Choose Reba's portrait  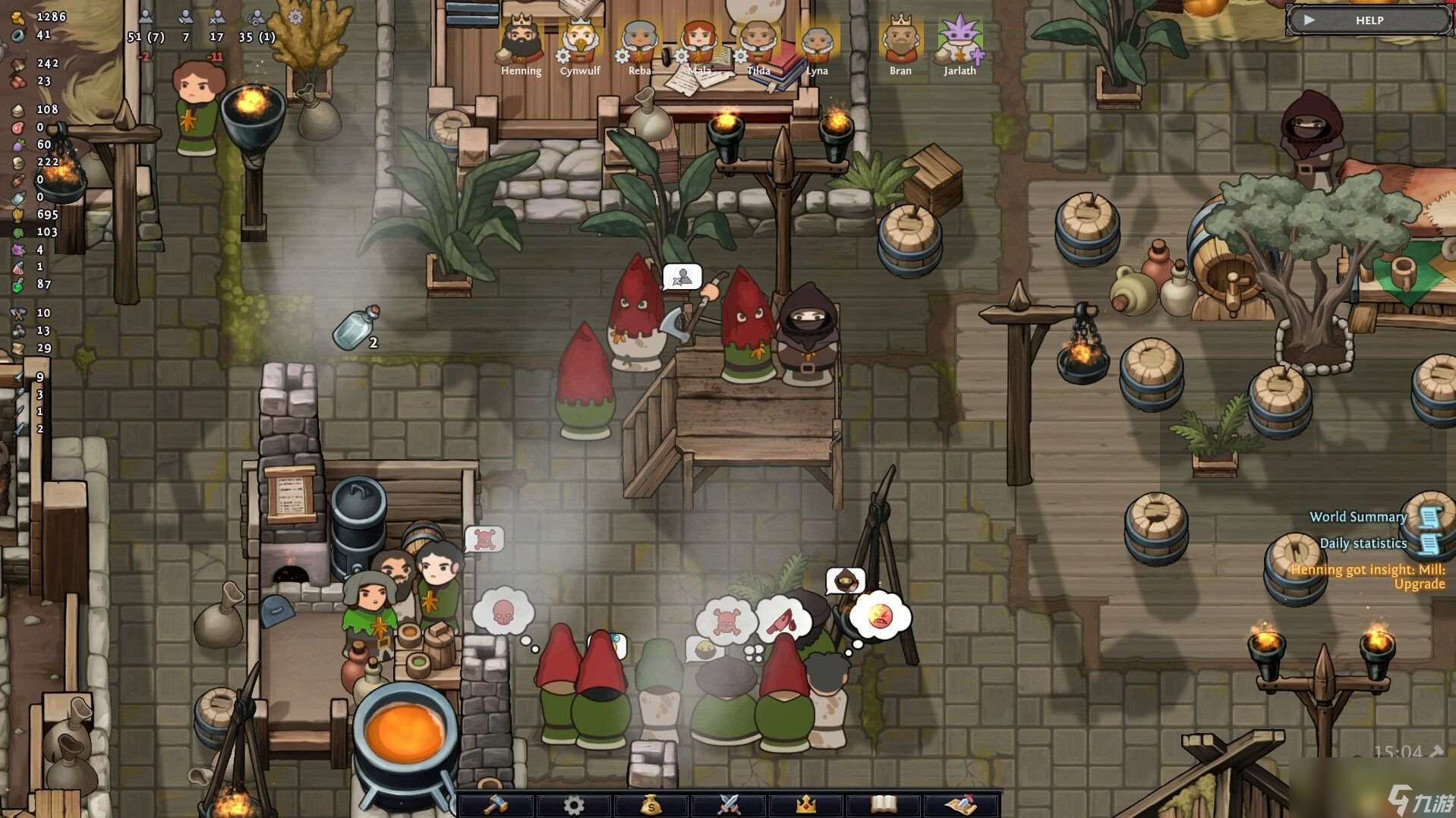pos(639,41)
